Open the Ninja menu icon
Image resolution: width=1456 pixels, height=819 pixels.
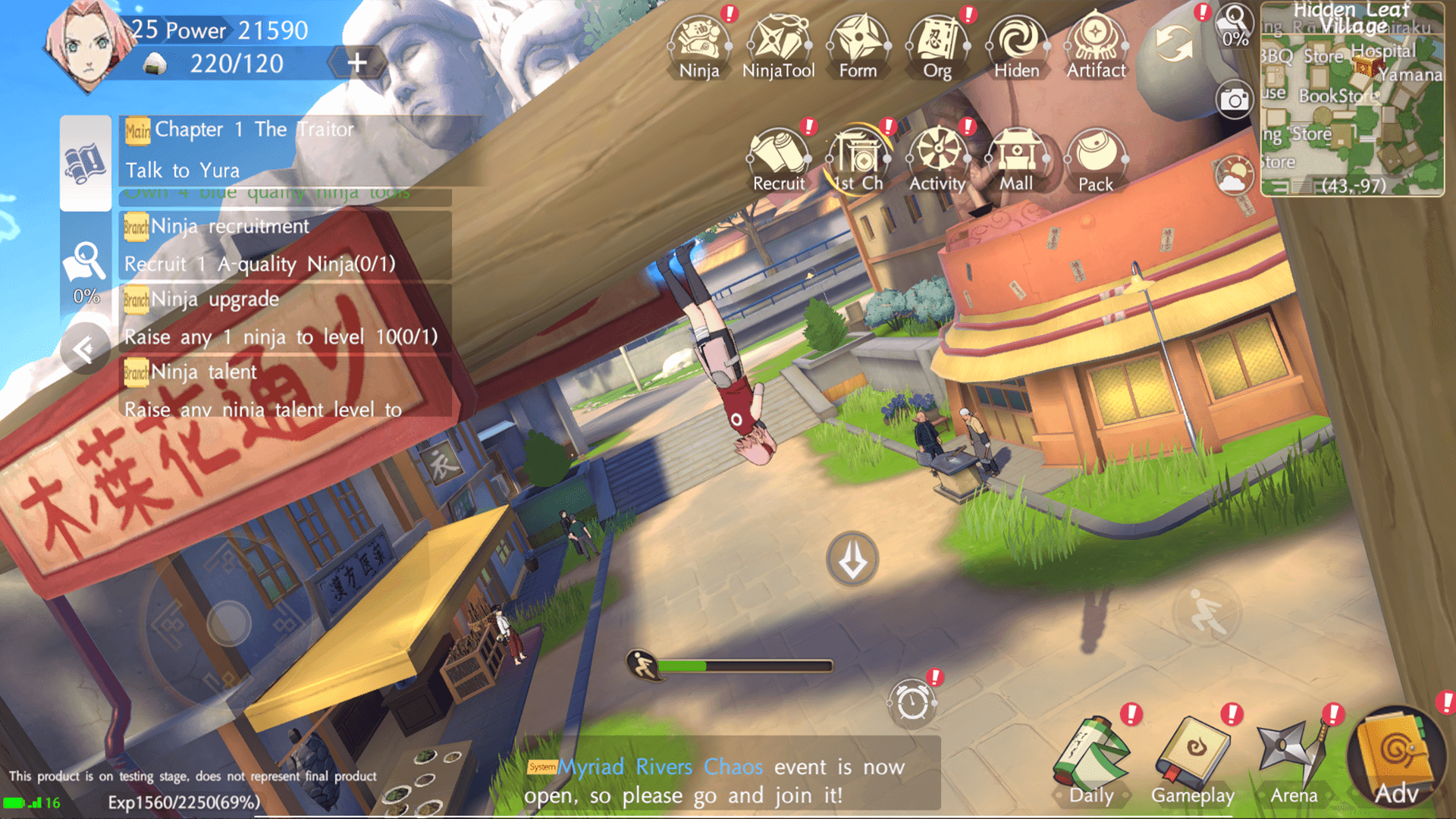pyautogui.click(x=699, y=45)
